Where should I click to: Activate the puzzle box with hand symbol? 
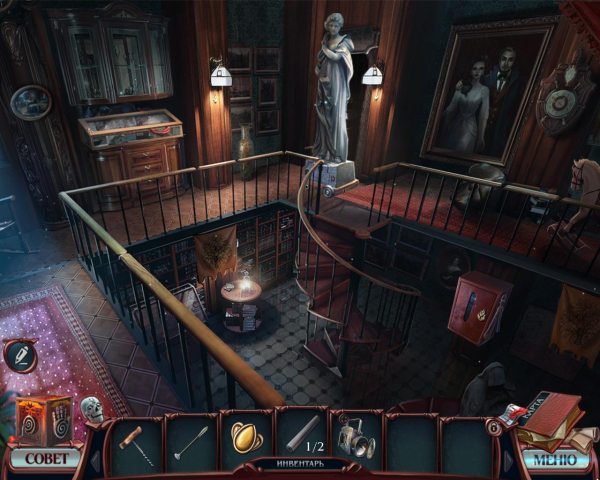(44, 417)
